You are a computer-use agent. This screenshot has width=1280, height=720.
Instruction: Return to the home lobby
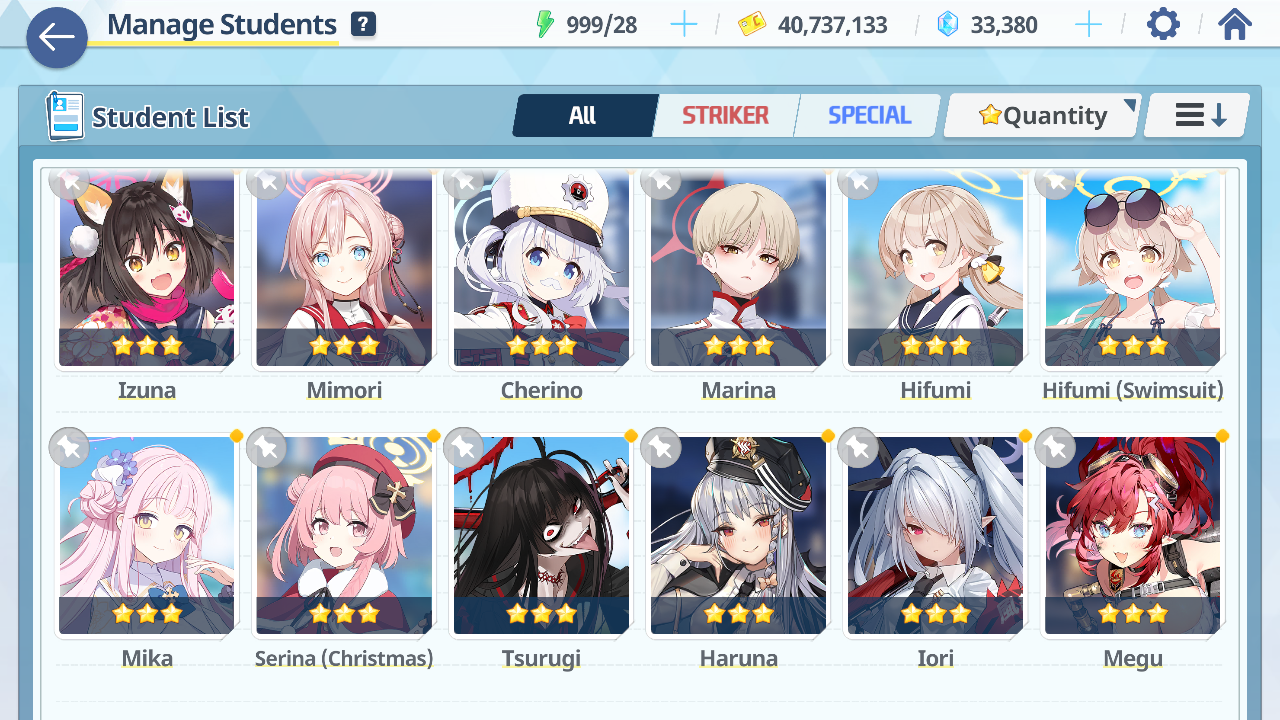pyautogui.click(x=1235, y=24)
